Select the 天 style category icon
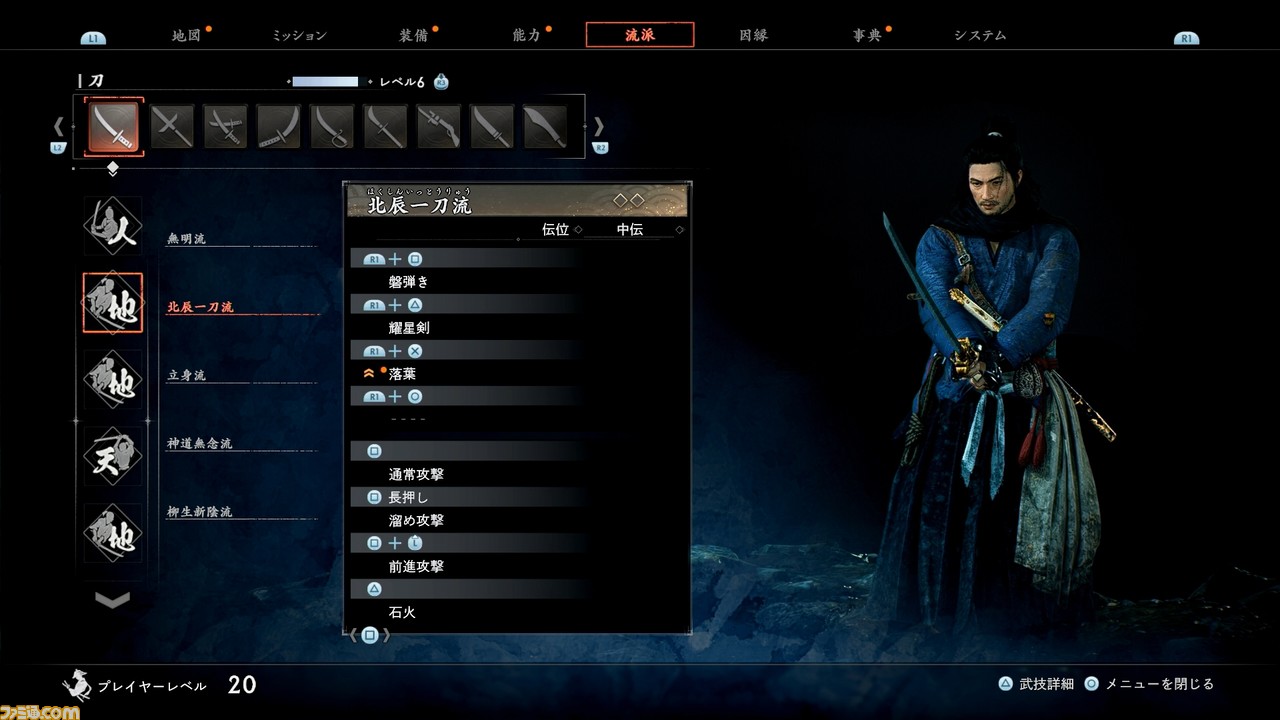 point(112,456)
